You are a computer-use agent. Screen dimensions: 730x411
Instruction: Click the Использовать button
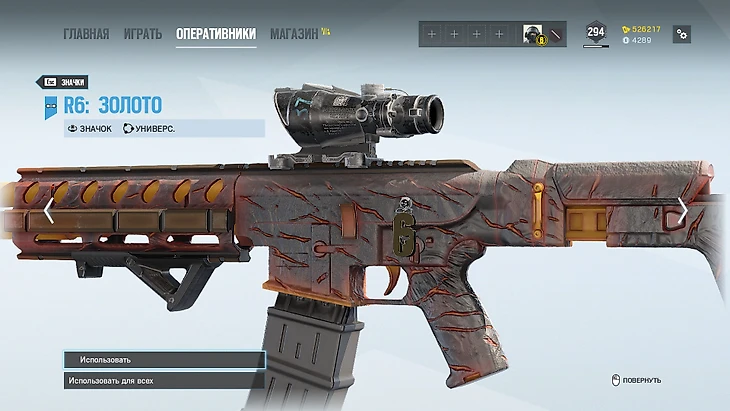pos(164,360)
